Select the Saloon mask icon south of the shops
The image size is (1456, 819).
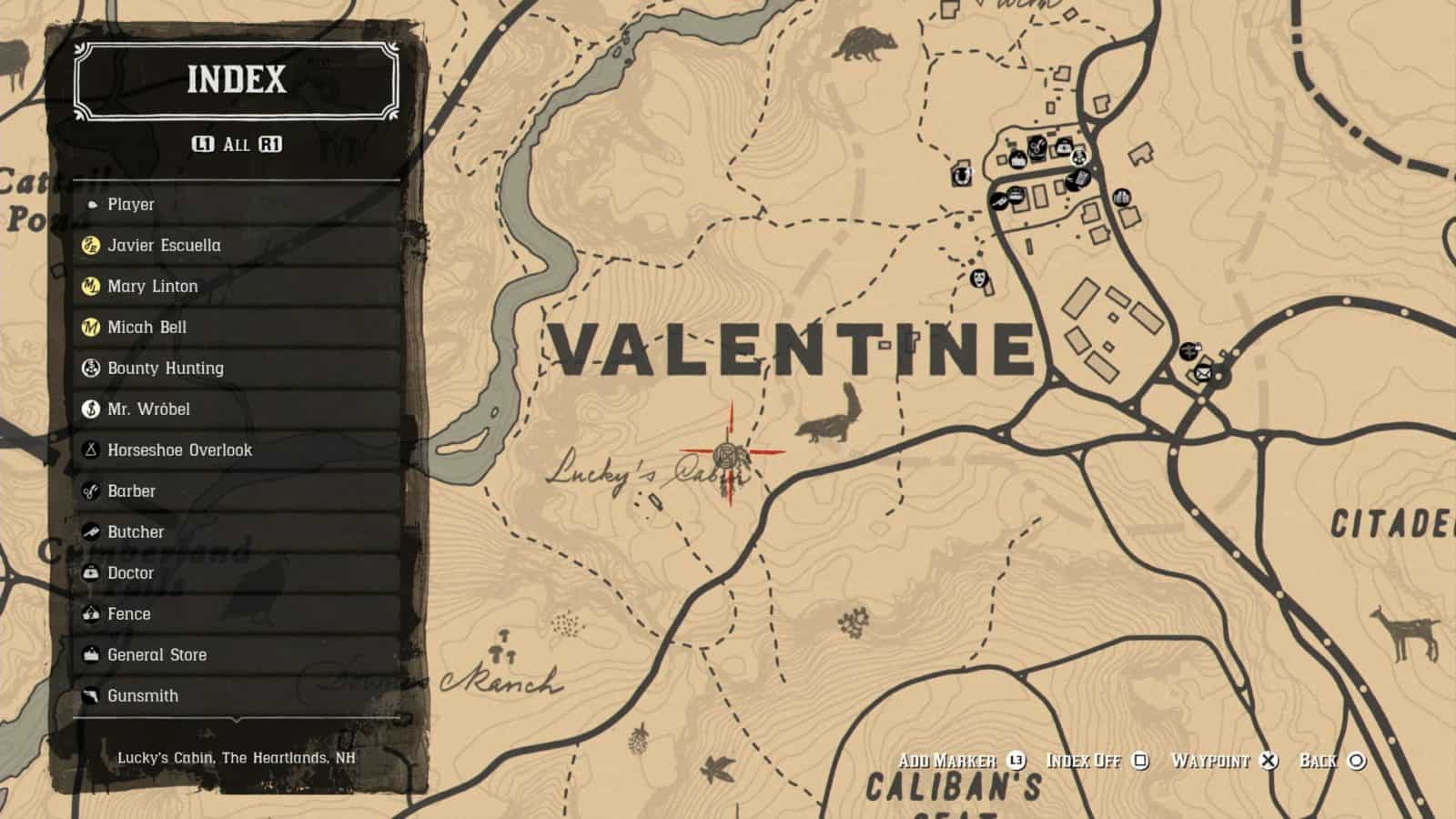coord(979,279)
